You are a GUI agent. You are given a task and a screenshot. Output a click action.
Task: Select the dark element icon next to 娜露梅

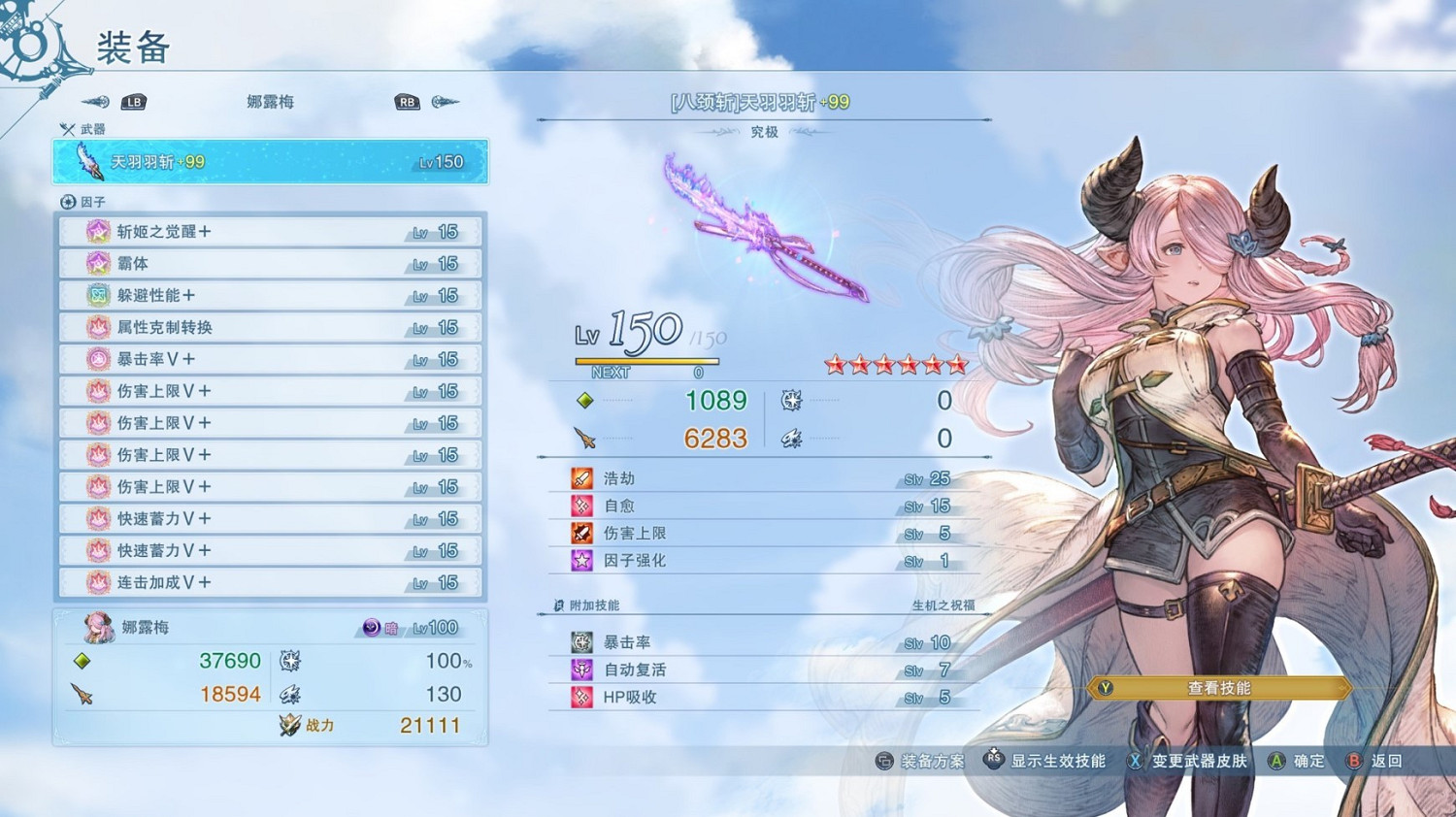[372, 628]
